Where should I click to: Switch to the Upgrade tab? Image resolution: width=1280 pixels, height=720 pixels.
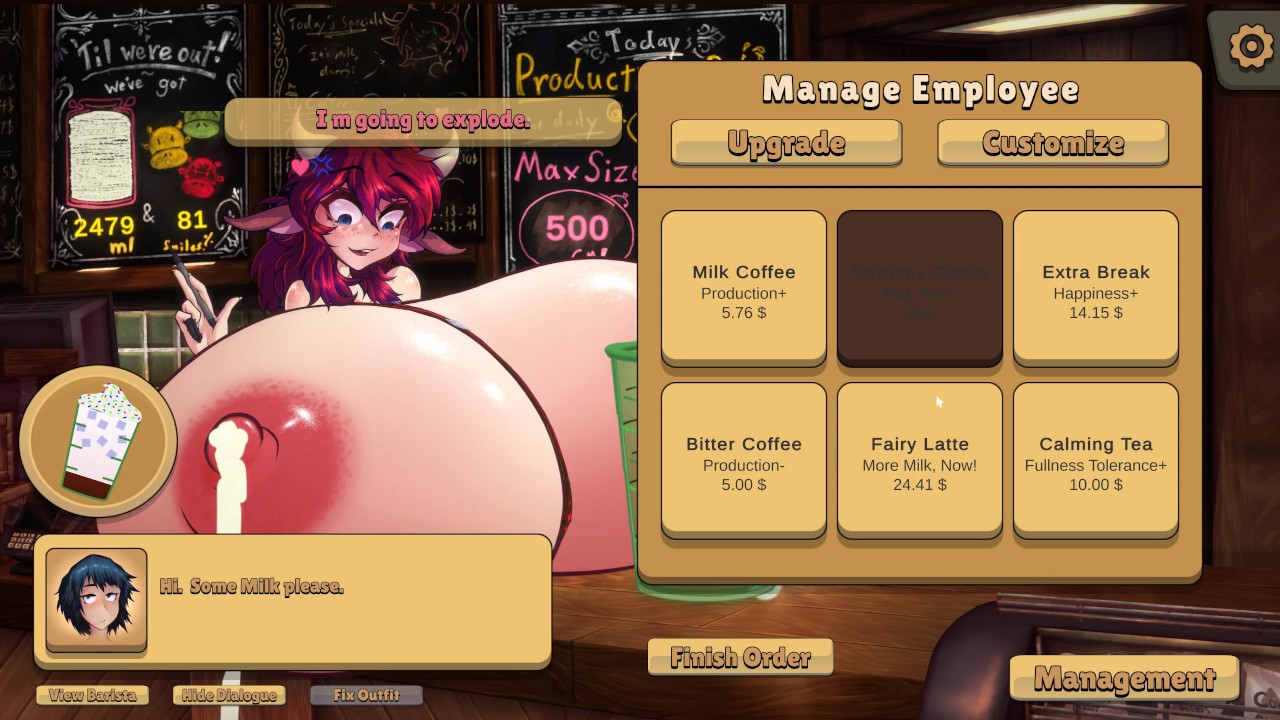coord(786,142)
